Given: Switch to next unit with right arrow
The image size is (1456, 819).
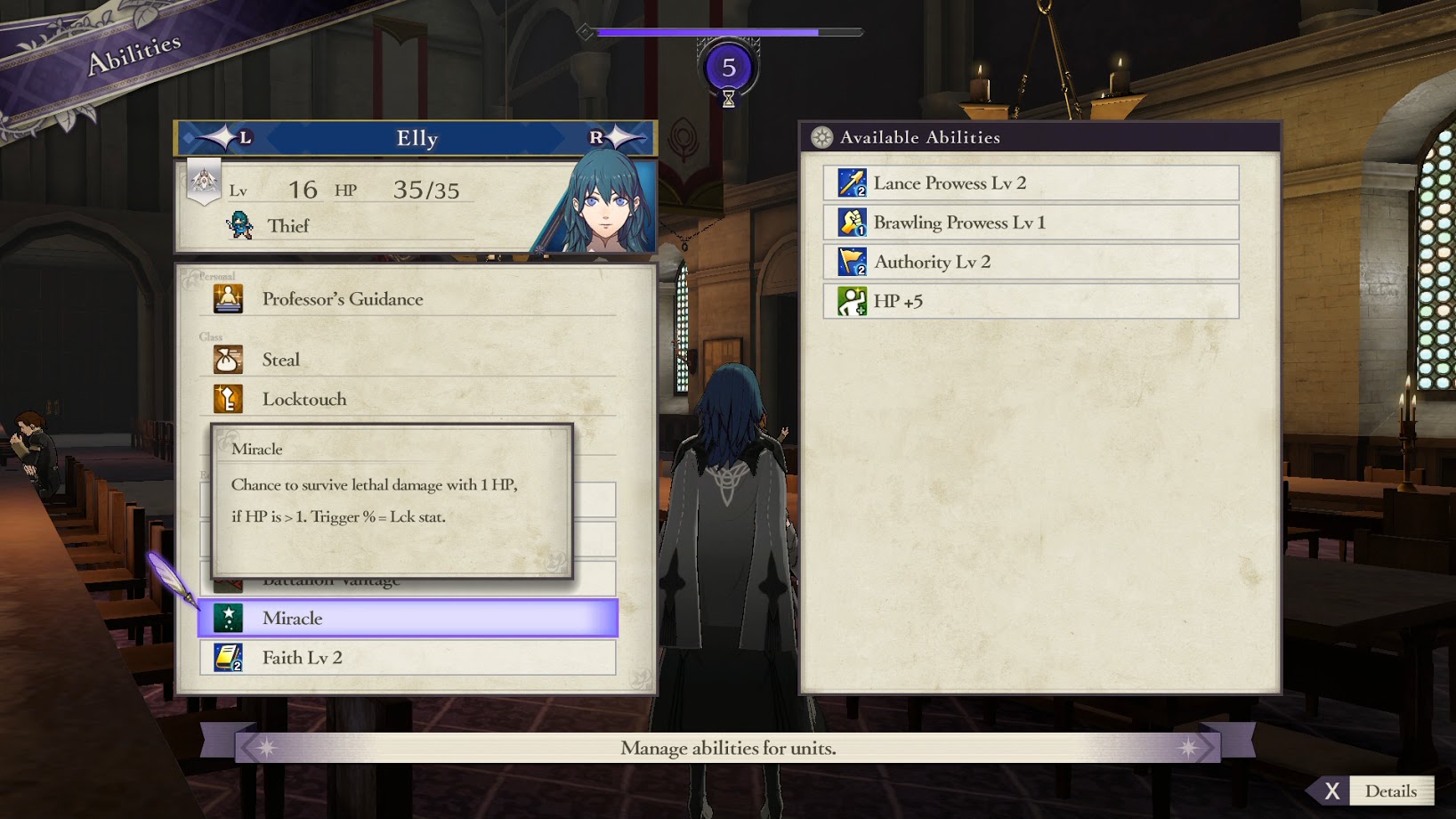Looking at the screenshot, I should click(614, 138).
